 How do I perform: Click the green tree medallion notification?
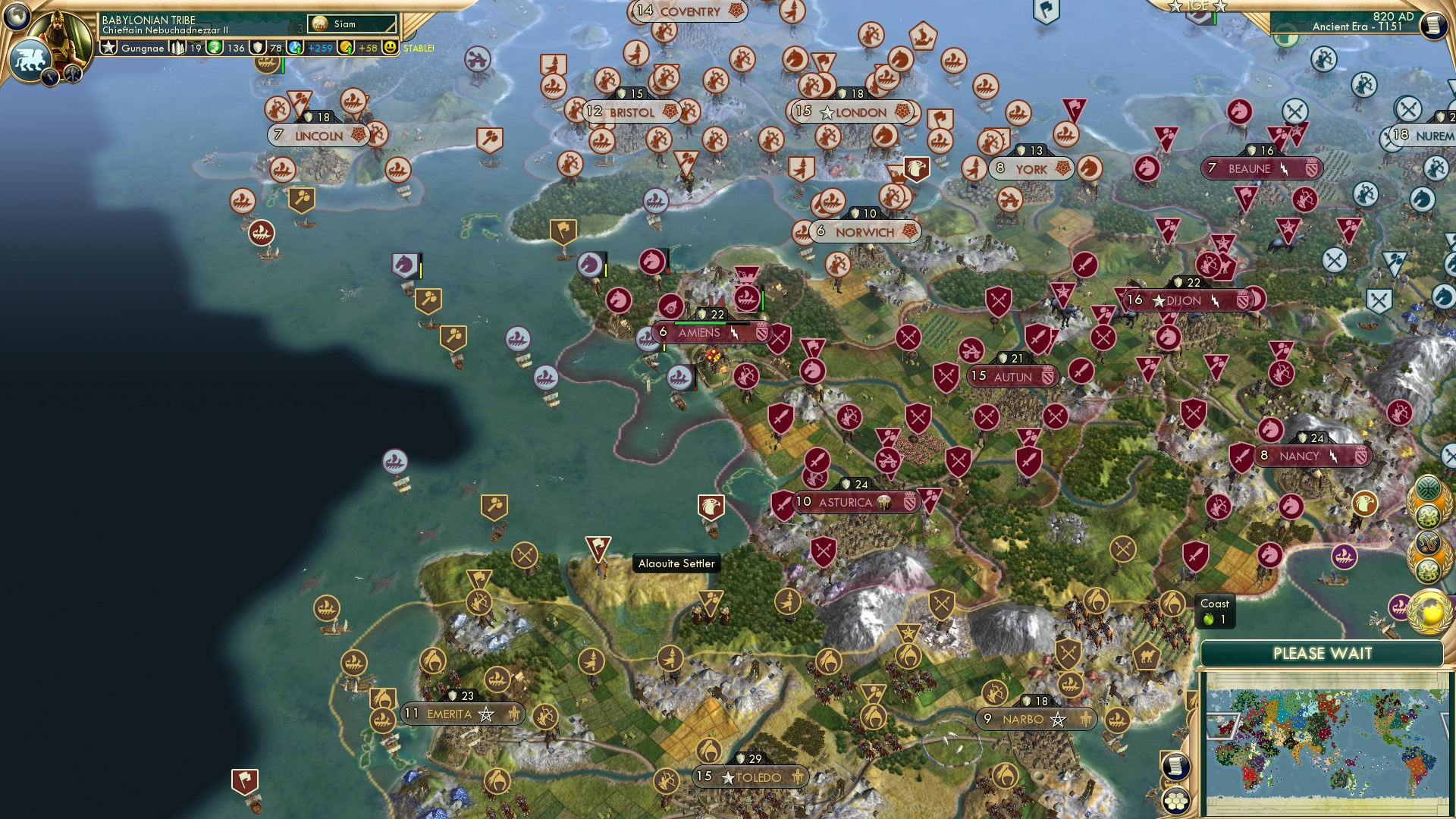point(1429,488)
